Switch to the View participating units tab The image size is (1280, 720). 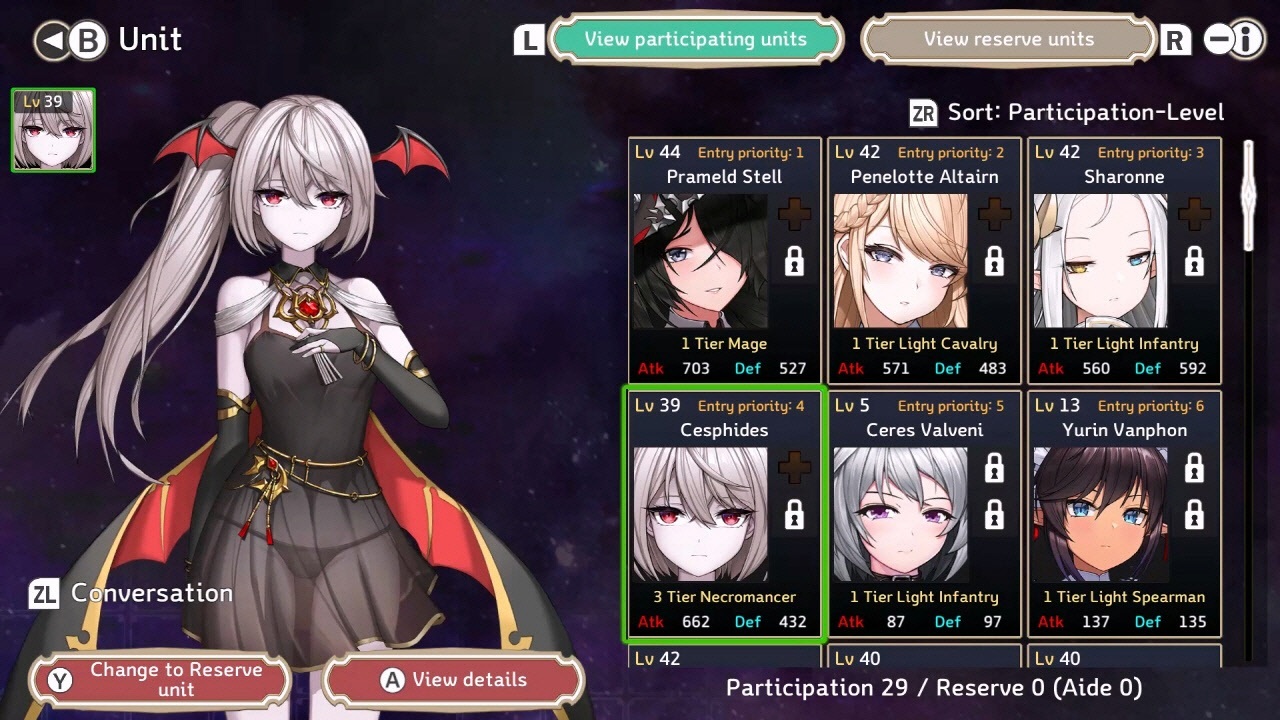pyautogui.click(x=697, y=39)
